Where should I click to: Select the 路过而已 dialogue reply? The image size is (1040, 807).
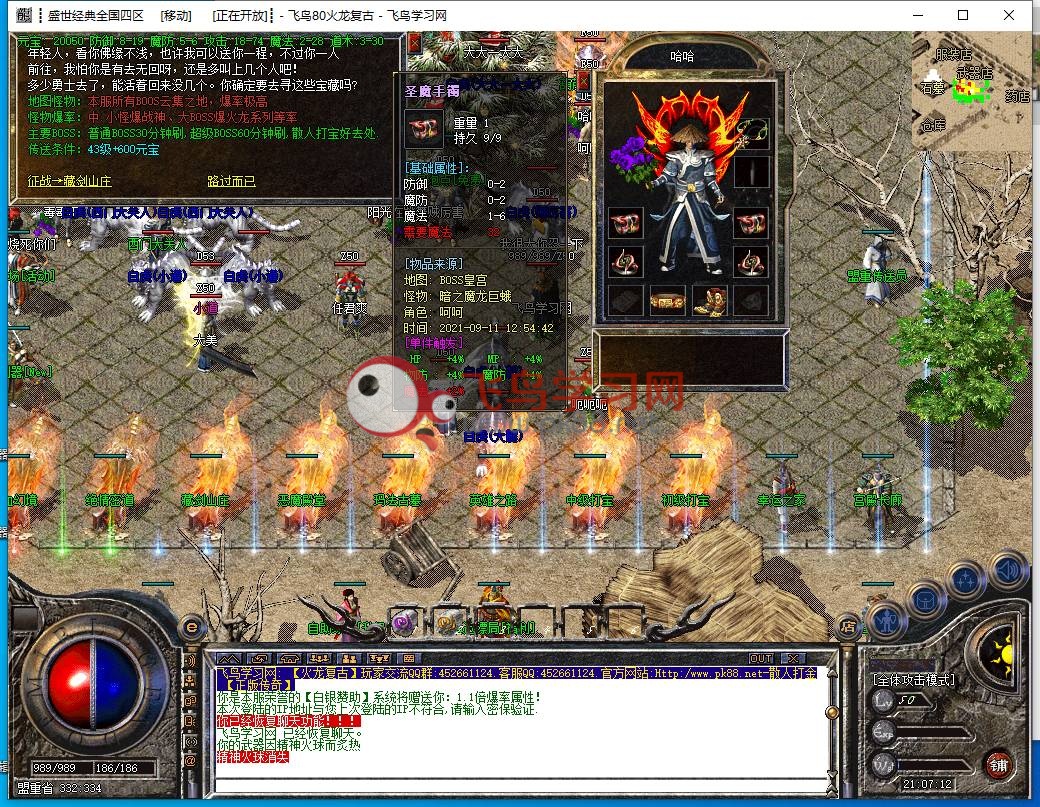[x=231, y=181]
